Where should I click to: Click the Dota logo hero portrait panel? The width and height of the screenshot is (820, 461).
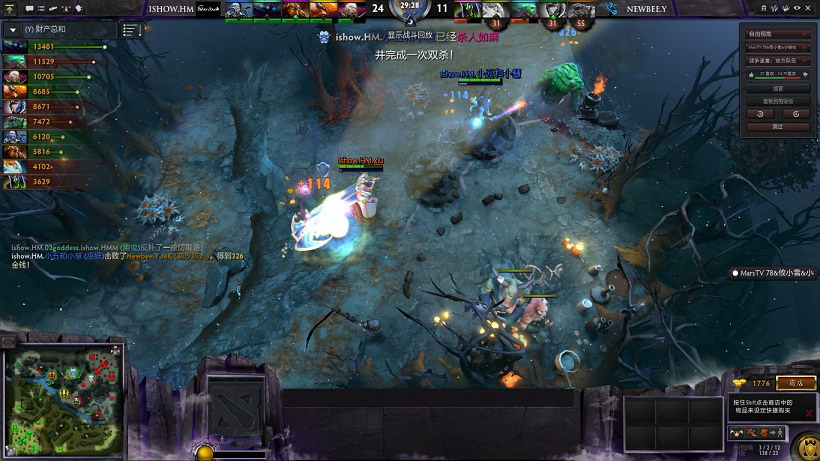(235, 408)
